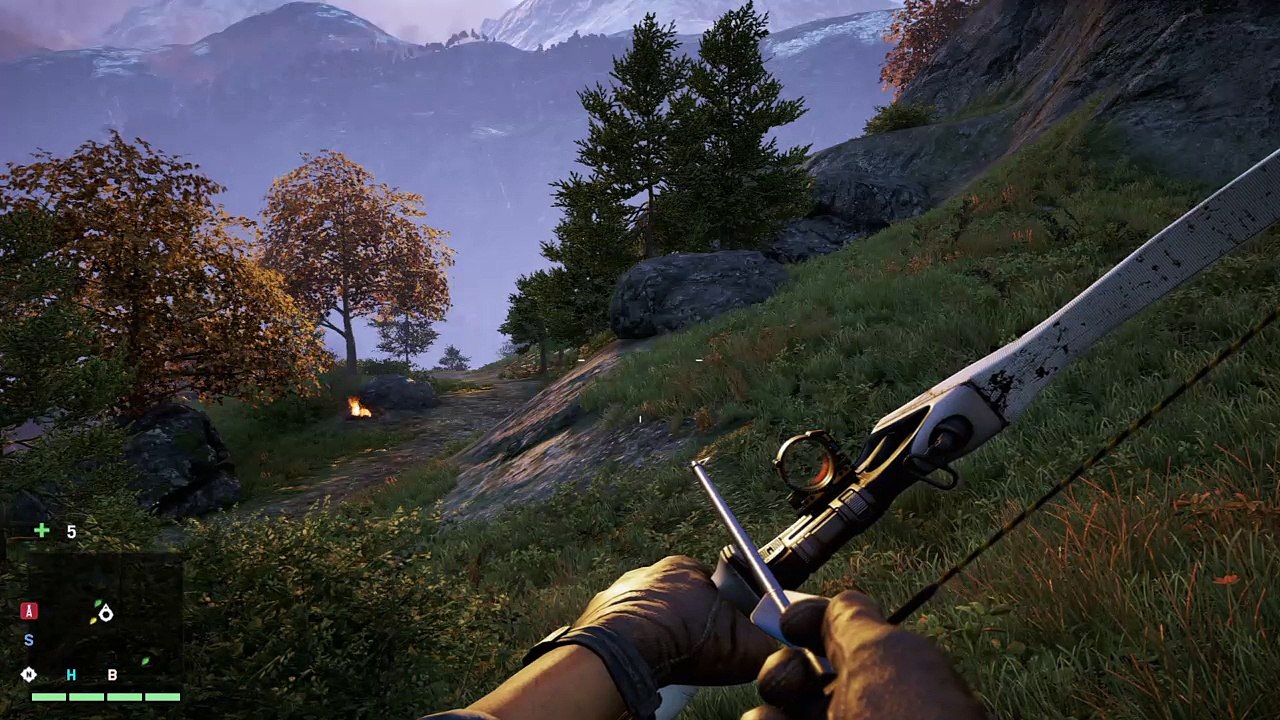The width and height of the screenshot is (1280, 720).
Task: Click the green healing syringe plus icon
Action: (x=41, y=531)
